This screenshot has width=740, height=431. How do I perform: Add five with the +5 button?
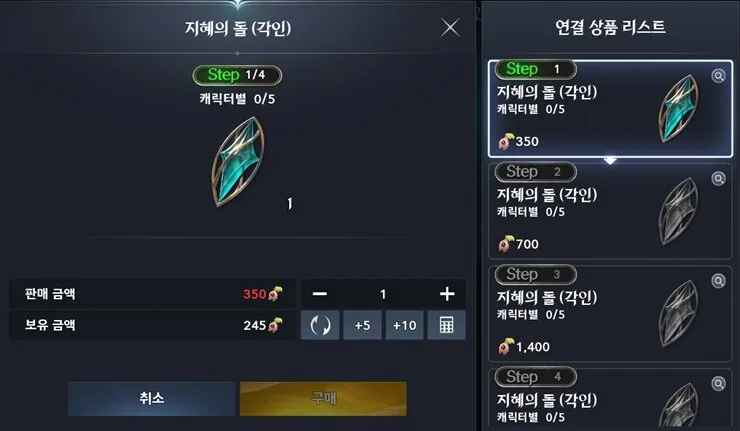362,325
